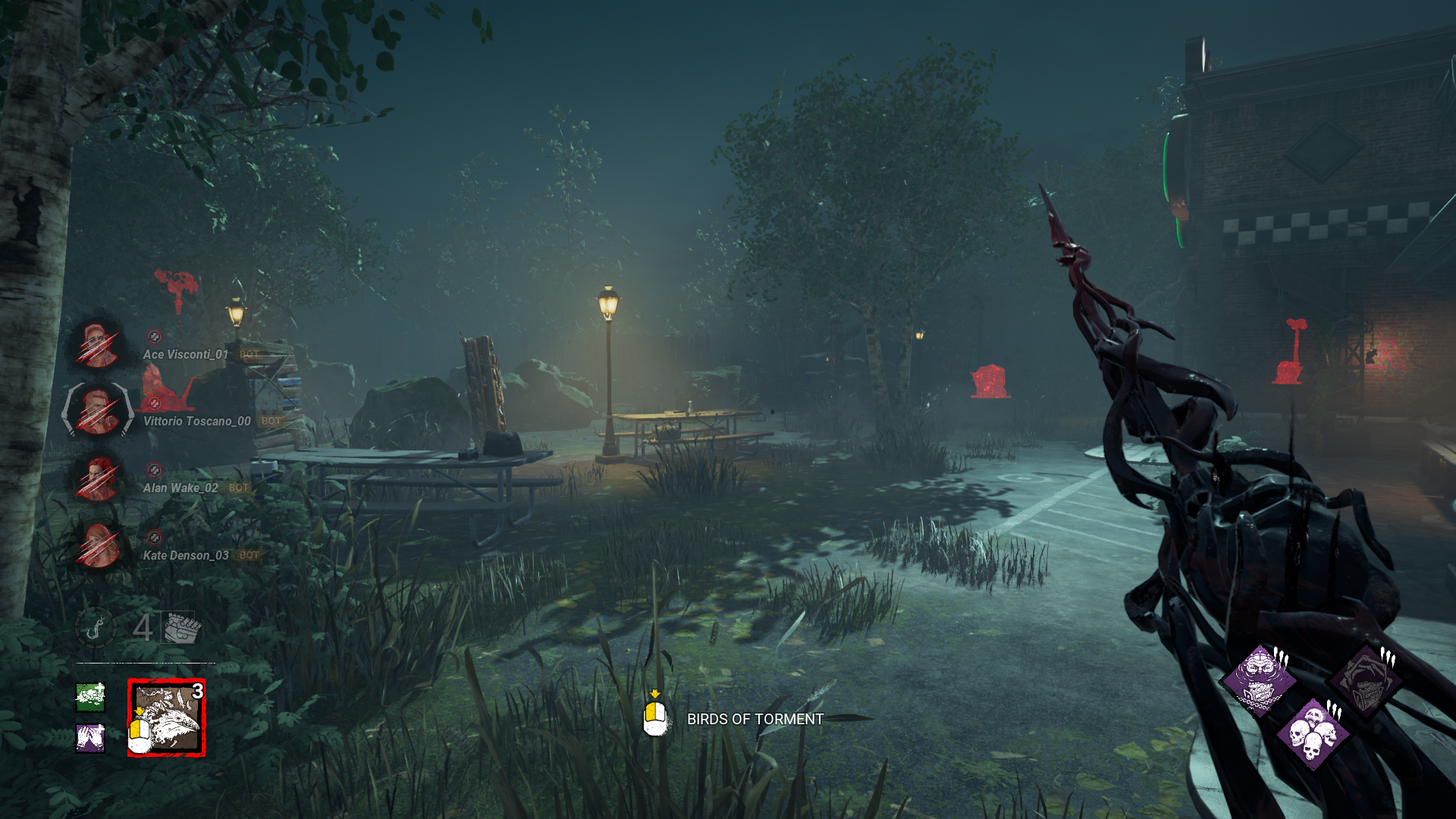The height and width of the screenshot is (819, 1456).
Task: Click the dimmed claw perk icon
Action: click(1367, 679)
